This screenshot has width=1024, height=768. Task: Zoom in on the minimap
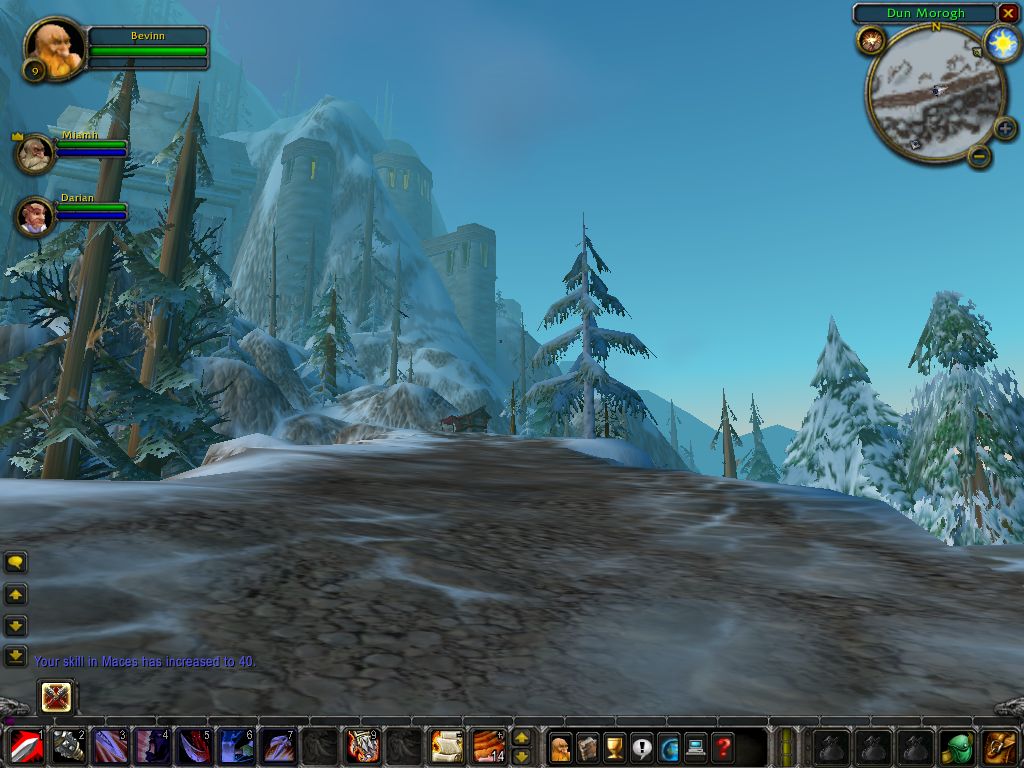coord(1005,128)
